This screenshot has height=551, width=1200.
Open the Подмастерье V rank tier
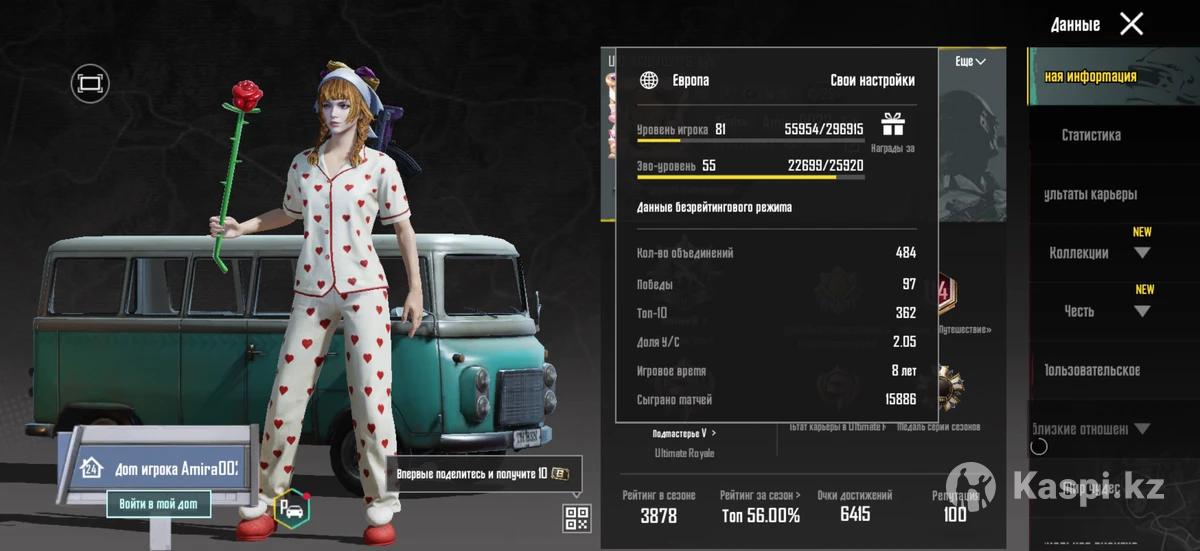click(684, 433)
